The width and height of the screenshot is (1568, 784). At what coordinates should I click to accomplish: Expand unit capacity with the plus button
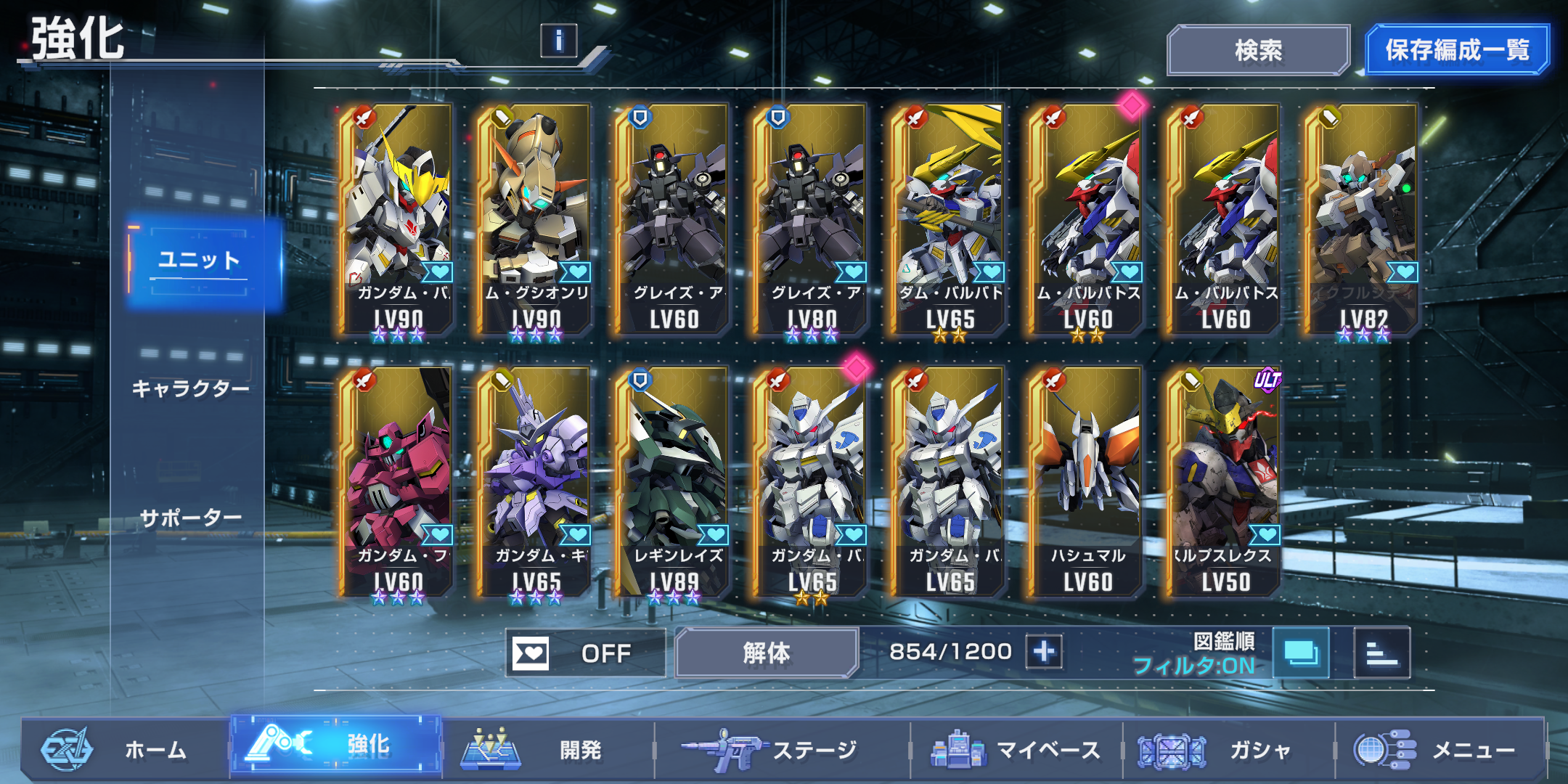pos(1044,652)
